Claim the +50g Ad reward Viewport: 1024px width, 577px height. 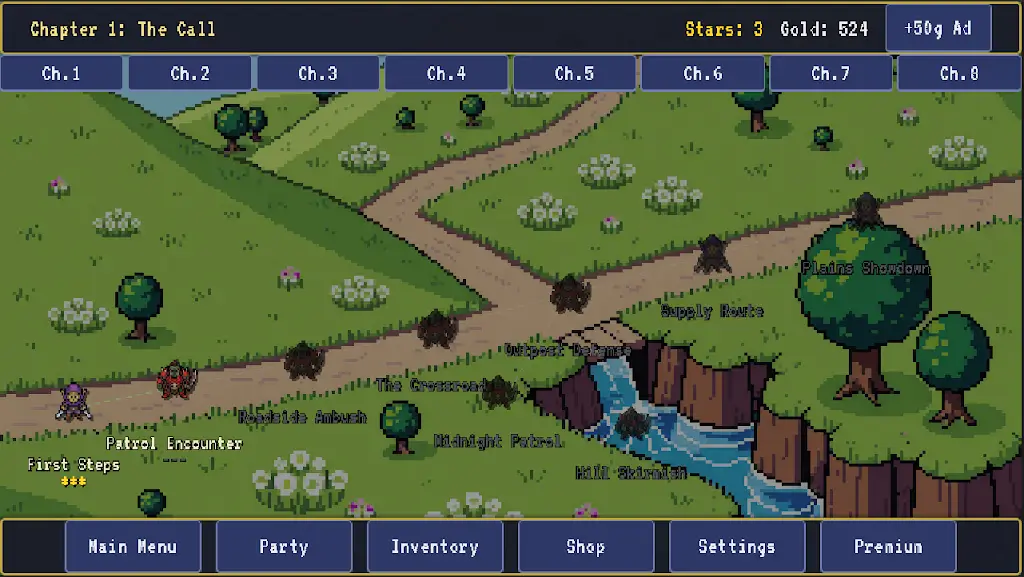click(938, 28)
